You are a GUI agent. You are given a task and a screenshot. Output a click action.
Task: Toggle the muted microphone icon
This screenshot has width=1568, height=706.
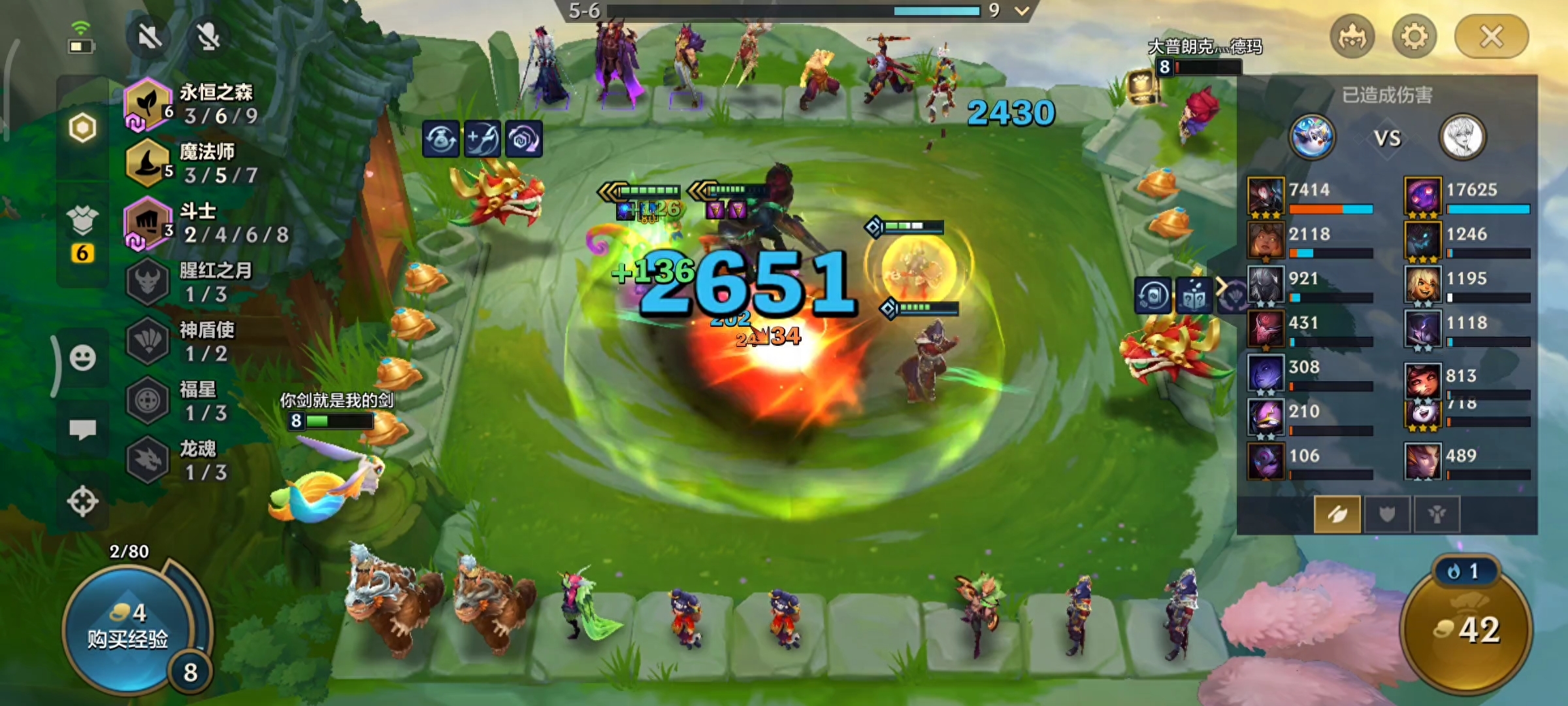click(x=208, y=37)
